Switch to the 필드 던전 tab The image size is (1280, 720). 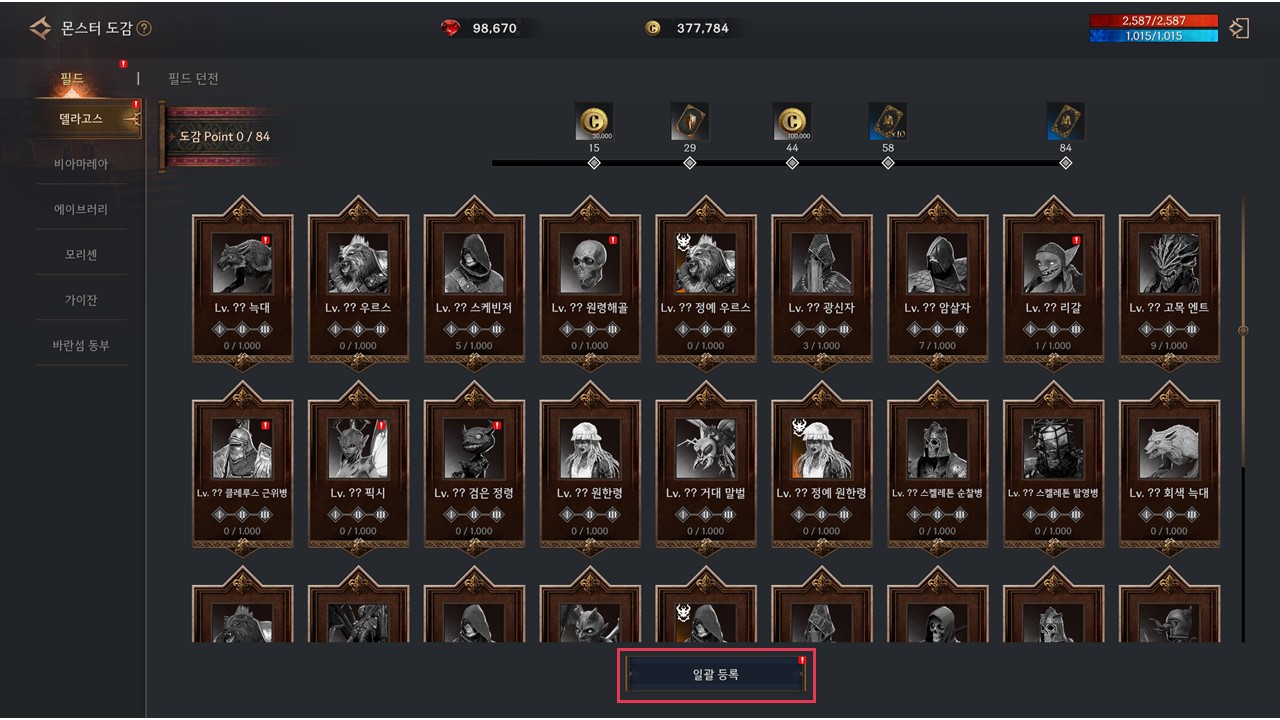coord(193,79)
